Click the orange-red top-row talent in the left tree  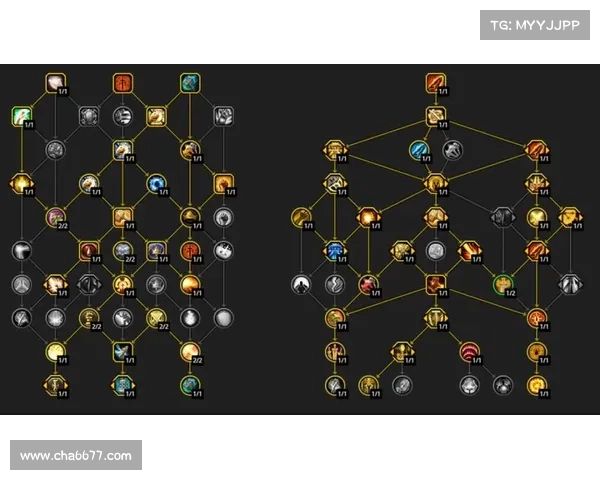pyautogui.click(x=123, y=82)
